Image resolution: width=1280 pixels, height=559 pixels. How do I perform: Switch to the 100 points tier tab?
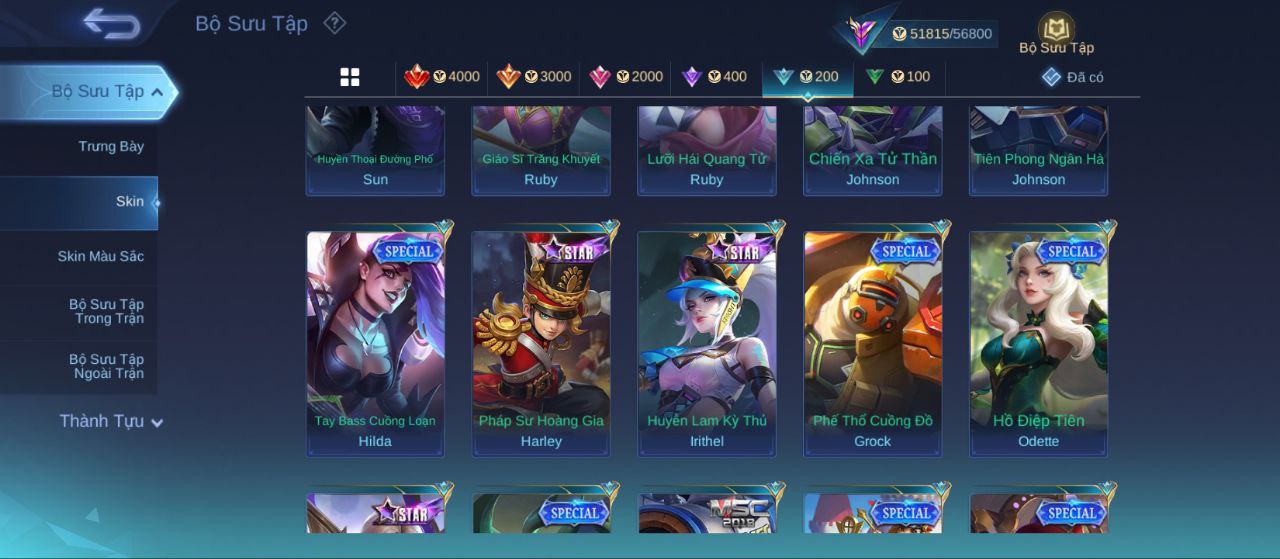(x=898, y=77)
